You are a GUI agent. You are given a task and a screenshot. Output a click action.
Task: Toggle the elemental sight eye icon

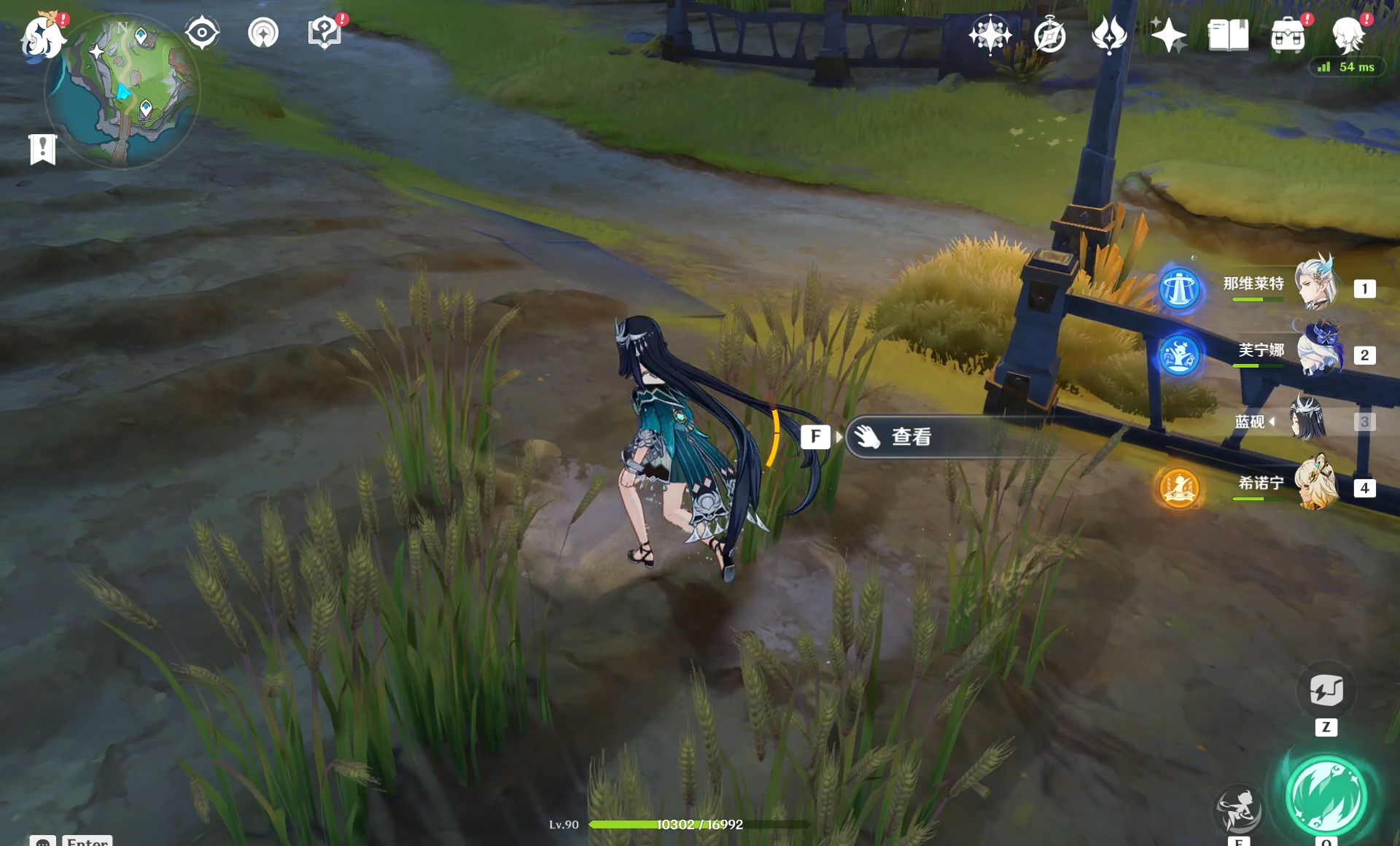coord(202,34)
